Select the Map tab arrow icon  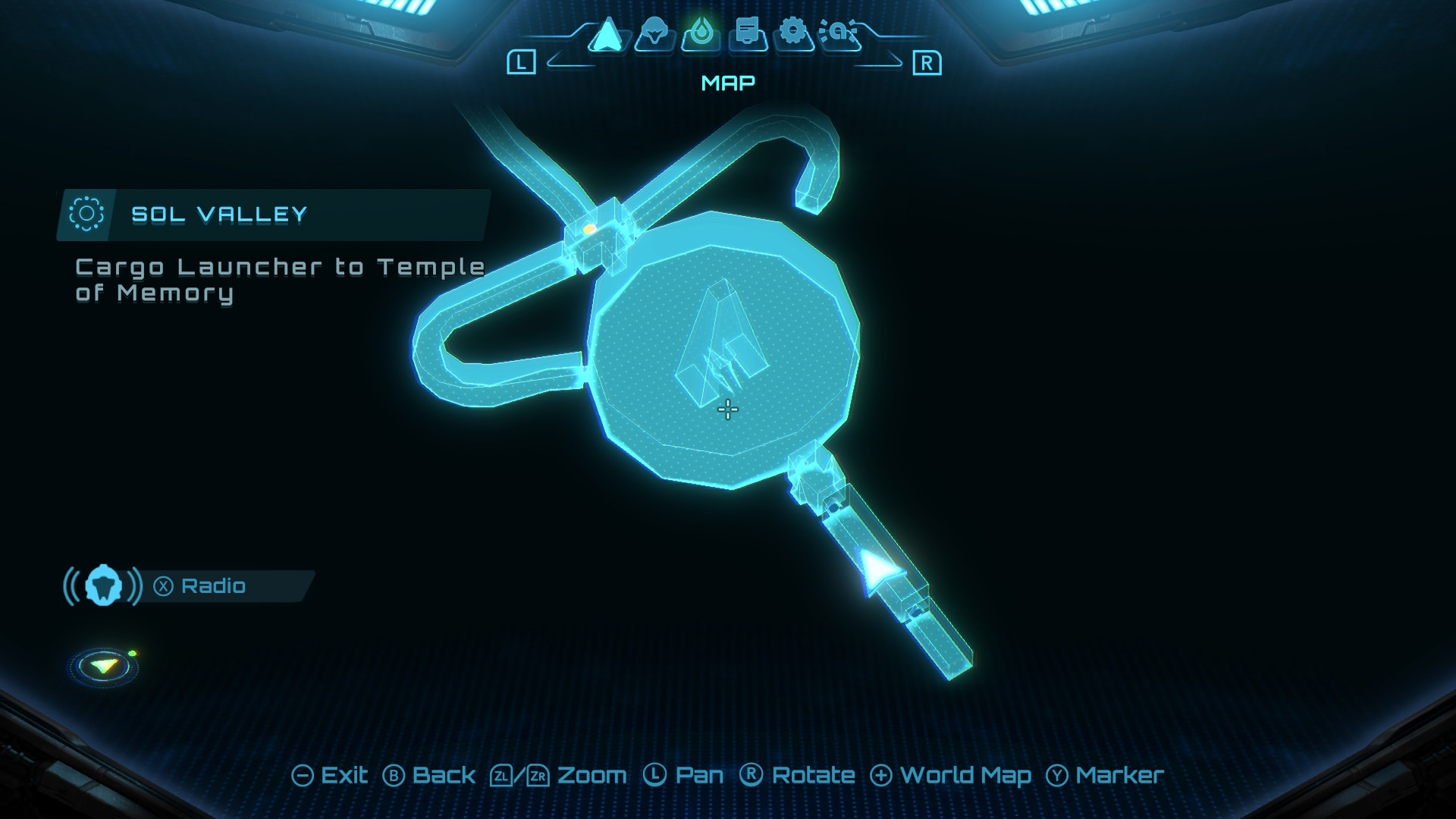click(x=607, y=35)
